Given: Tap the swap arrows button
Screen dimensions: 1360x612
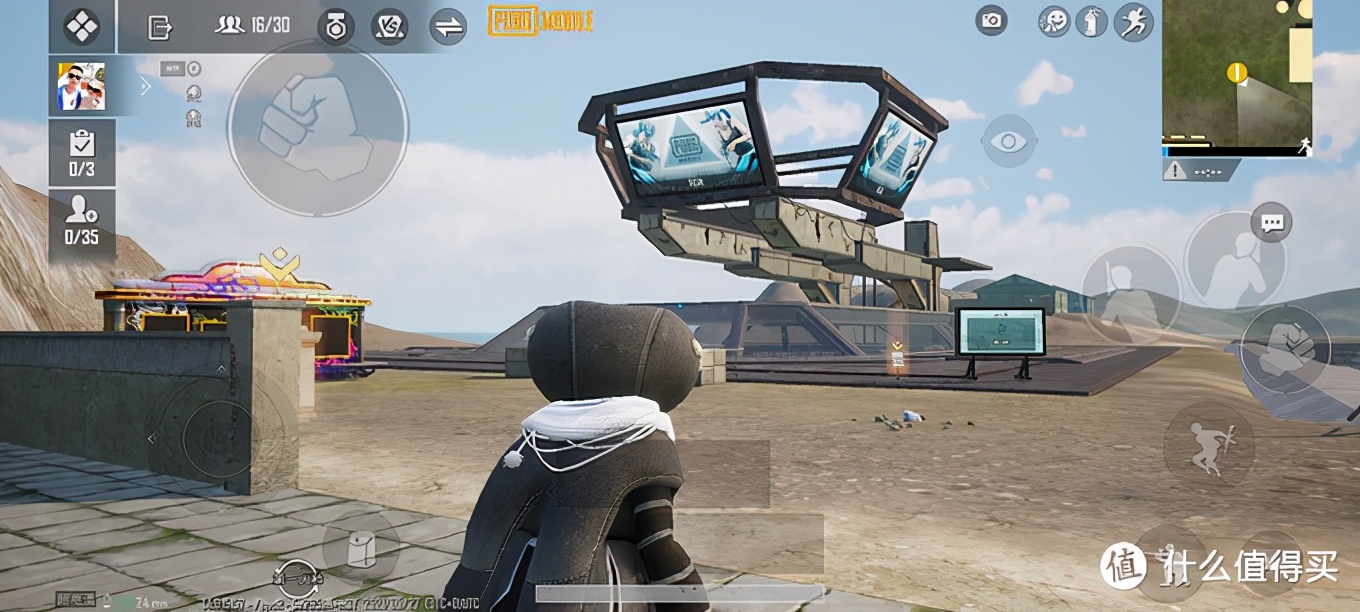Looking at the screenshot, I should coord(448,27).
